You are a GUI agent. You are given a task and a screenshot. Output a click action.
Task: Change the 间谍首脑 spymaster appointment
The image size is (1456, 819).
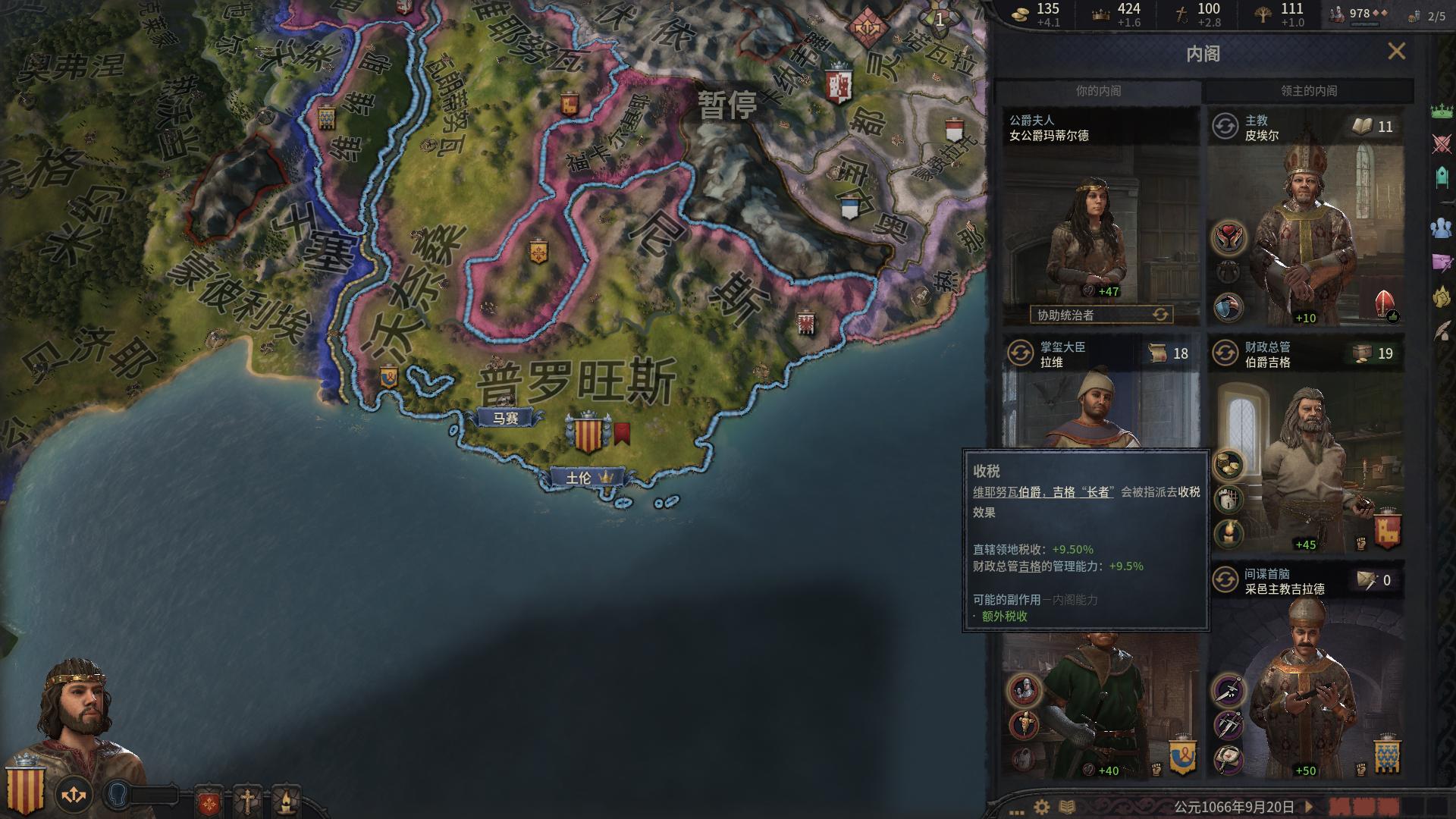(x=1225, y=580)
